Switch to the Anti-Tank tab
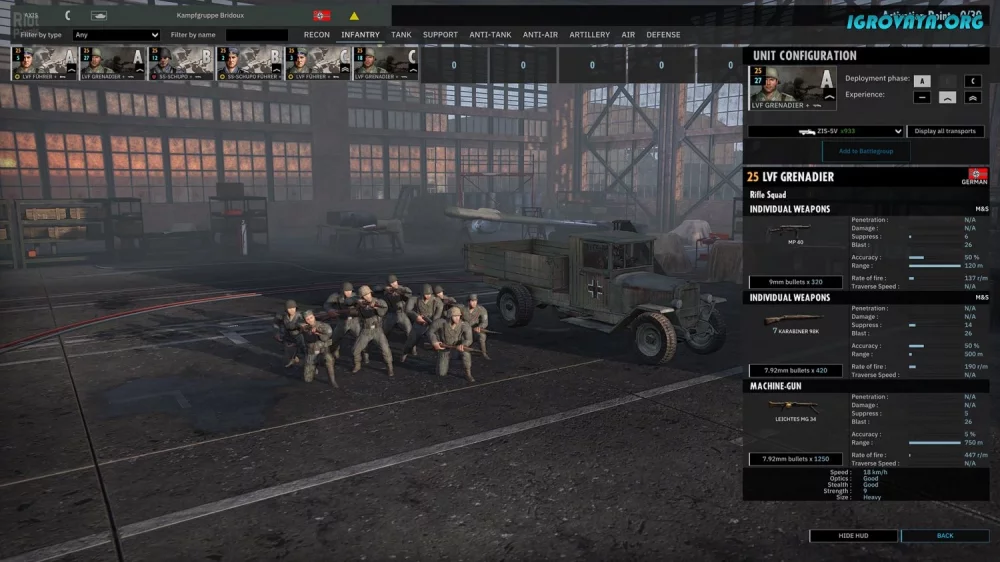The image size is (1000, 562). pyautogui.click(x=490, y=35)
